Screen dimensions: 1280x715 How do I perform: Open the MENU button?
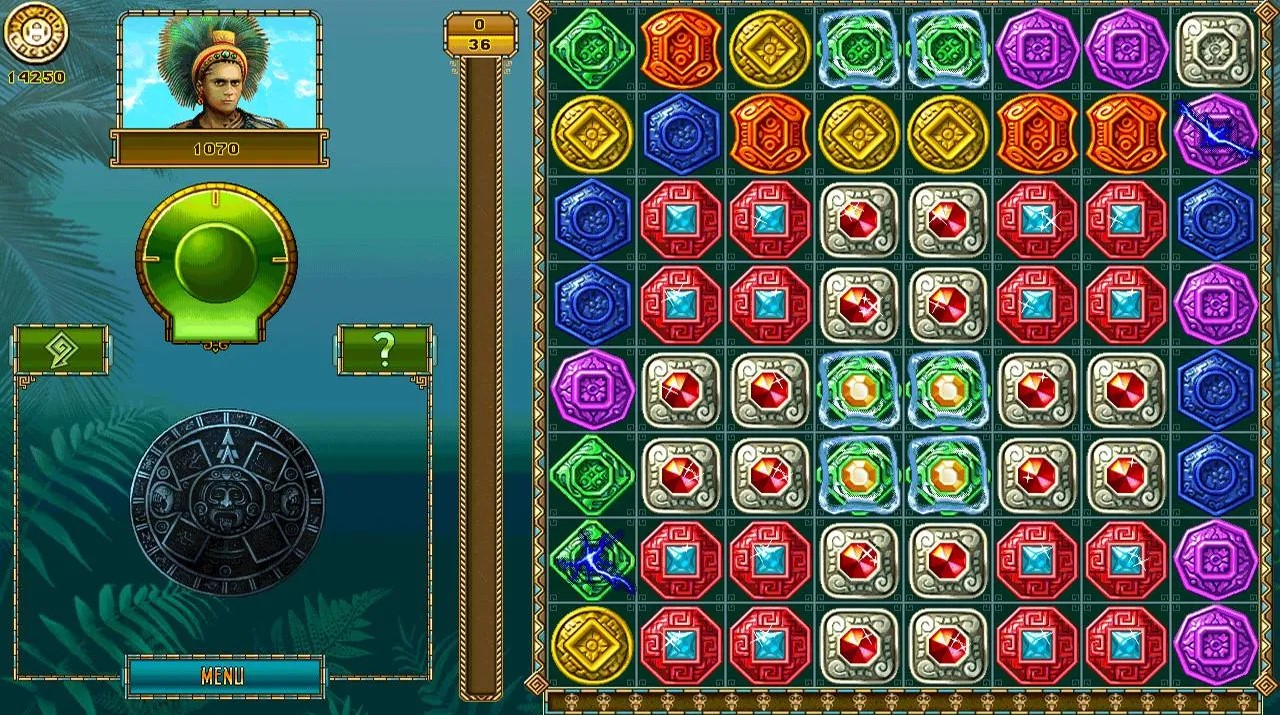tap(224, 676)
